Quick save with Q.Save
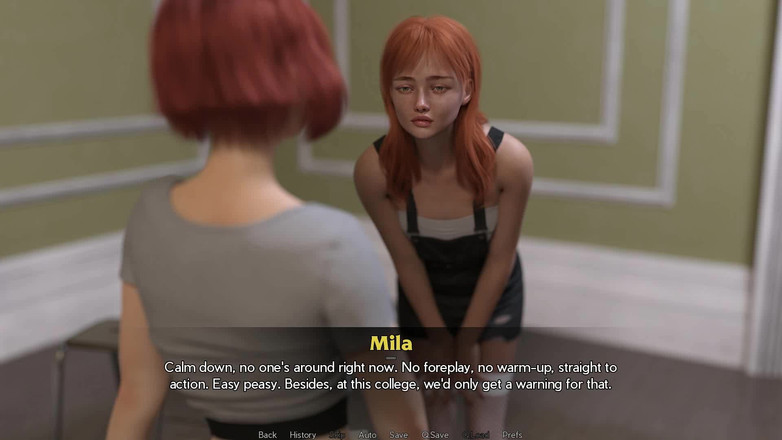Screen dimensions: 782x440 [x=435, y=435]
